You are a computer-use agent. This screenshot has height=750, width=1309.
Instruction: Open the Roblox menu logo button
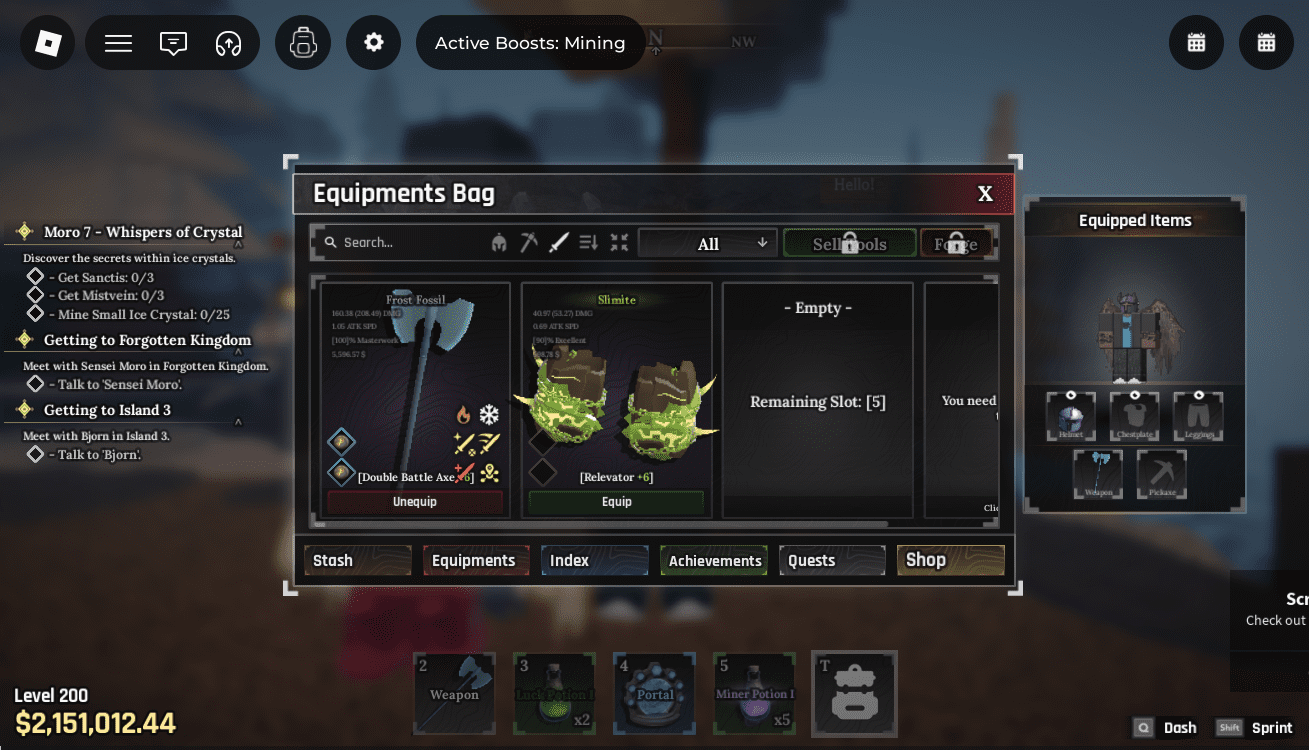(x=48, y=43)
